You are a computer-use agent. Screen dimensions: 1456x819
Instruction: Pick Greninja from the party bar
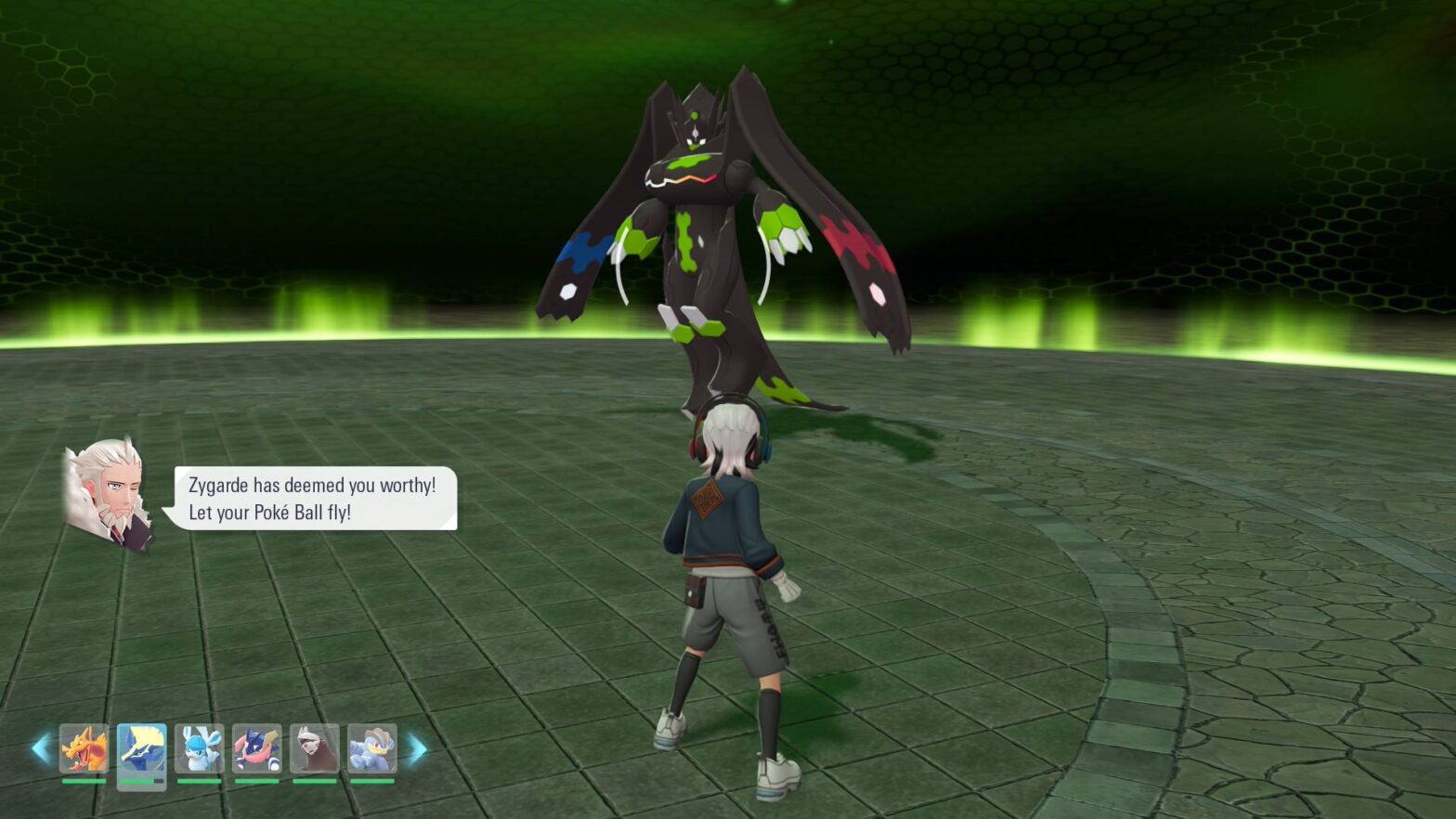click(x=256, y=748)
